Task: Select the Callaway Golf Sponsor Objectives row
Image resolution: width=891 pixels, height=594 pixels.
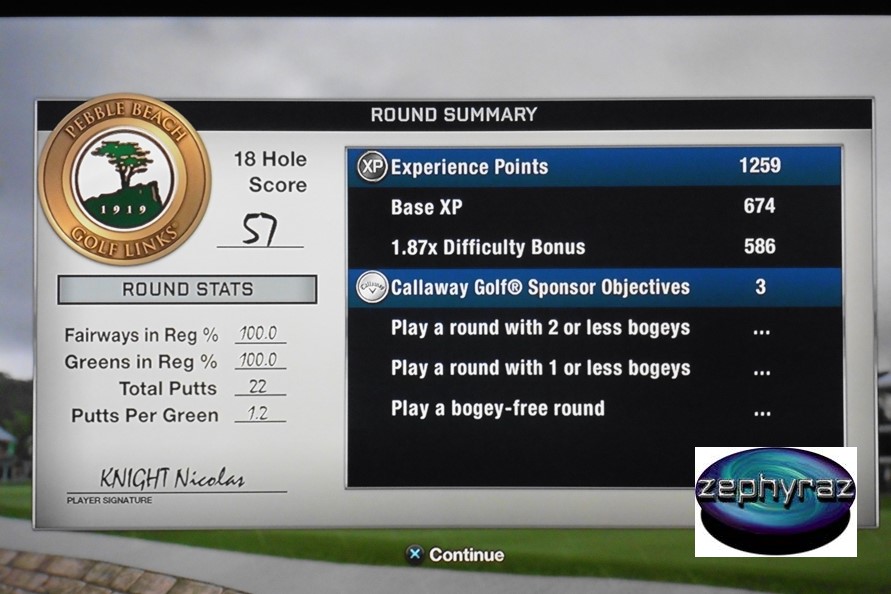Action: pyautogui.click(x=594, y=288)
